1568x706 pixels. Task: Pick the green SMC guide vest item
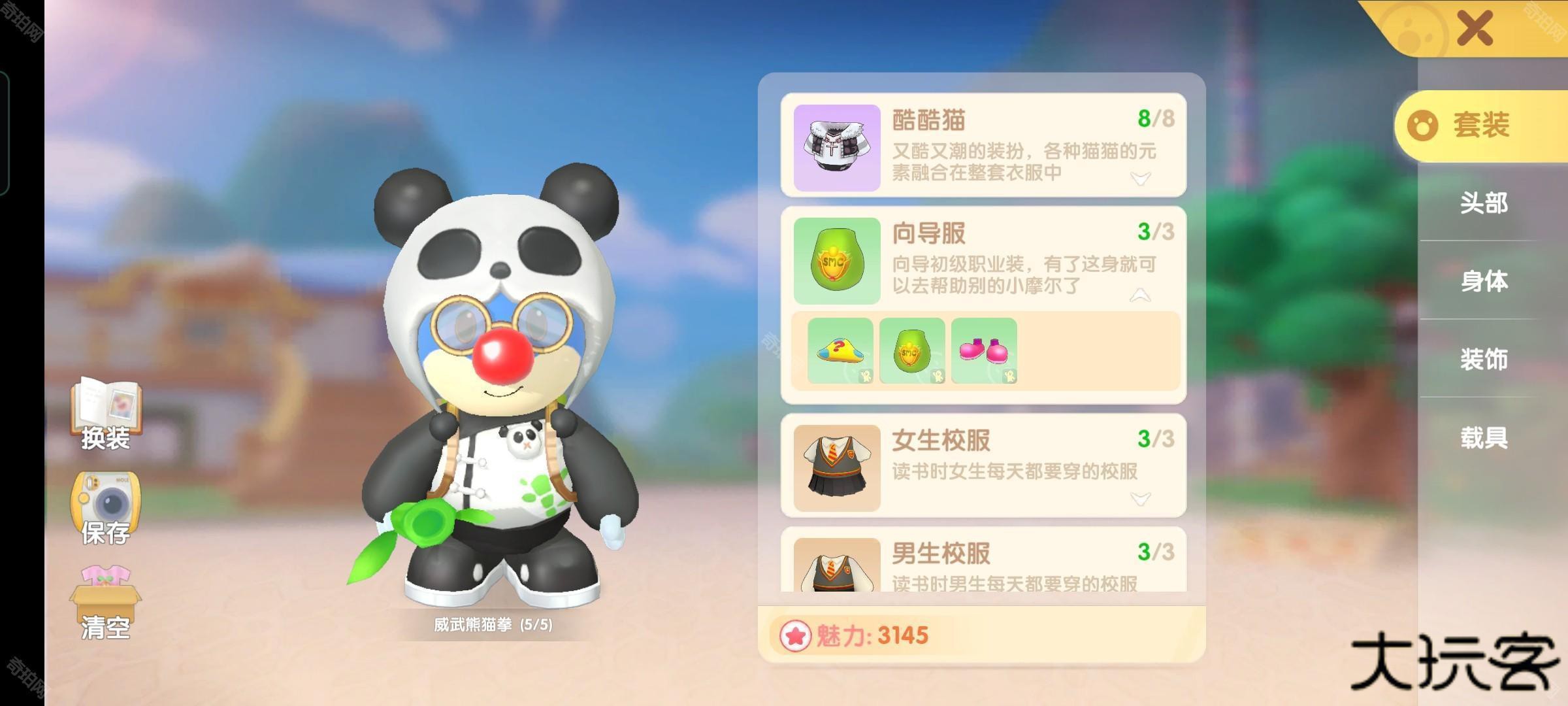[912, 351]
